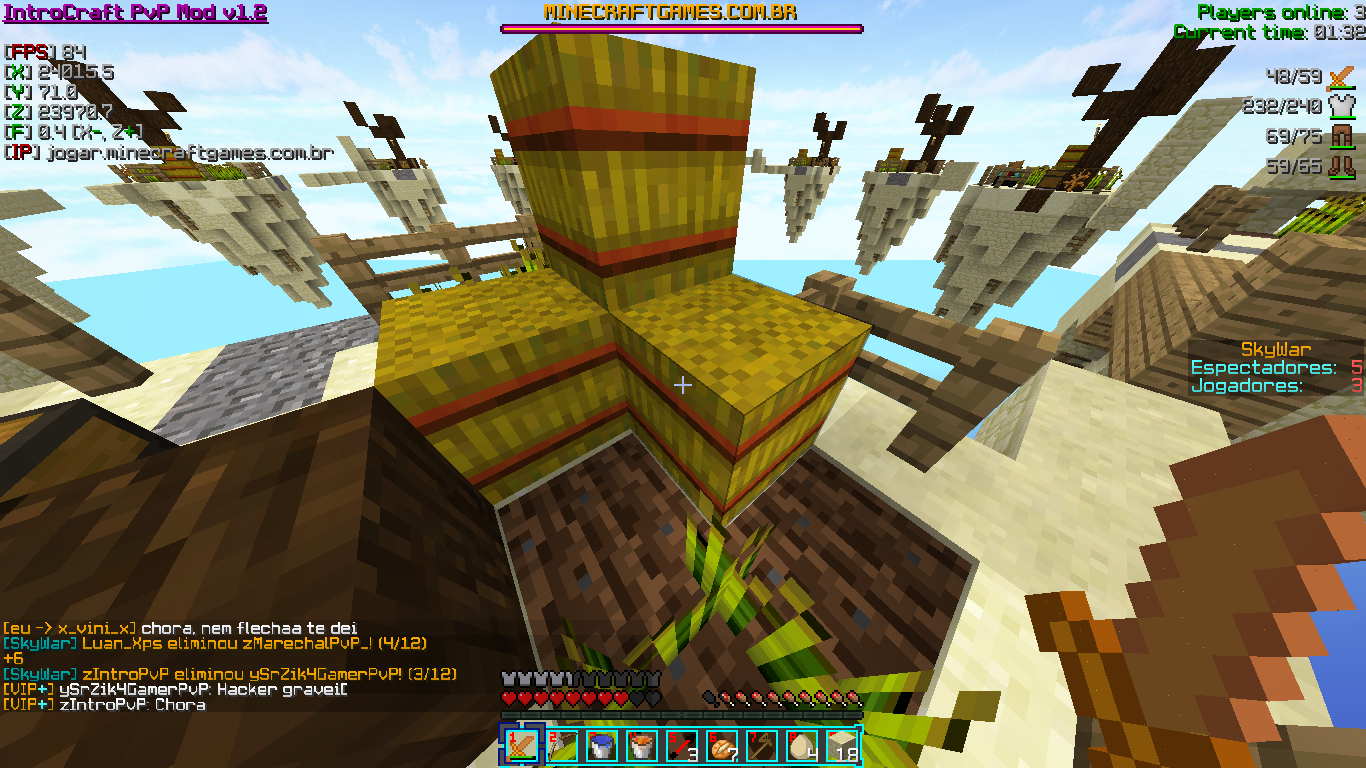Screen dimensions: 1366x768
Task: Click the zIntroPvP "Chora" chat line
Action: point(104,704)
